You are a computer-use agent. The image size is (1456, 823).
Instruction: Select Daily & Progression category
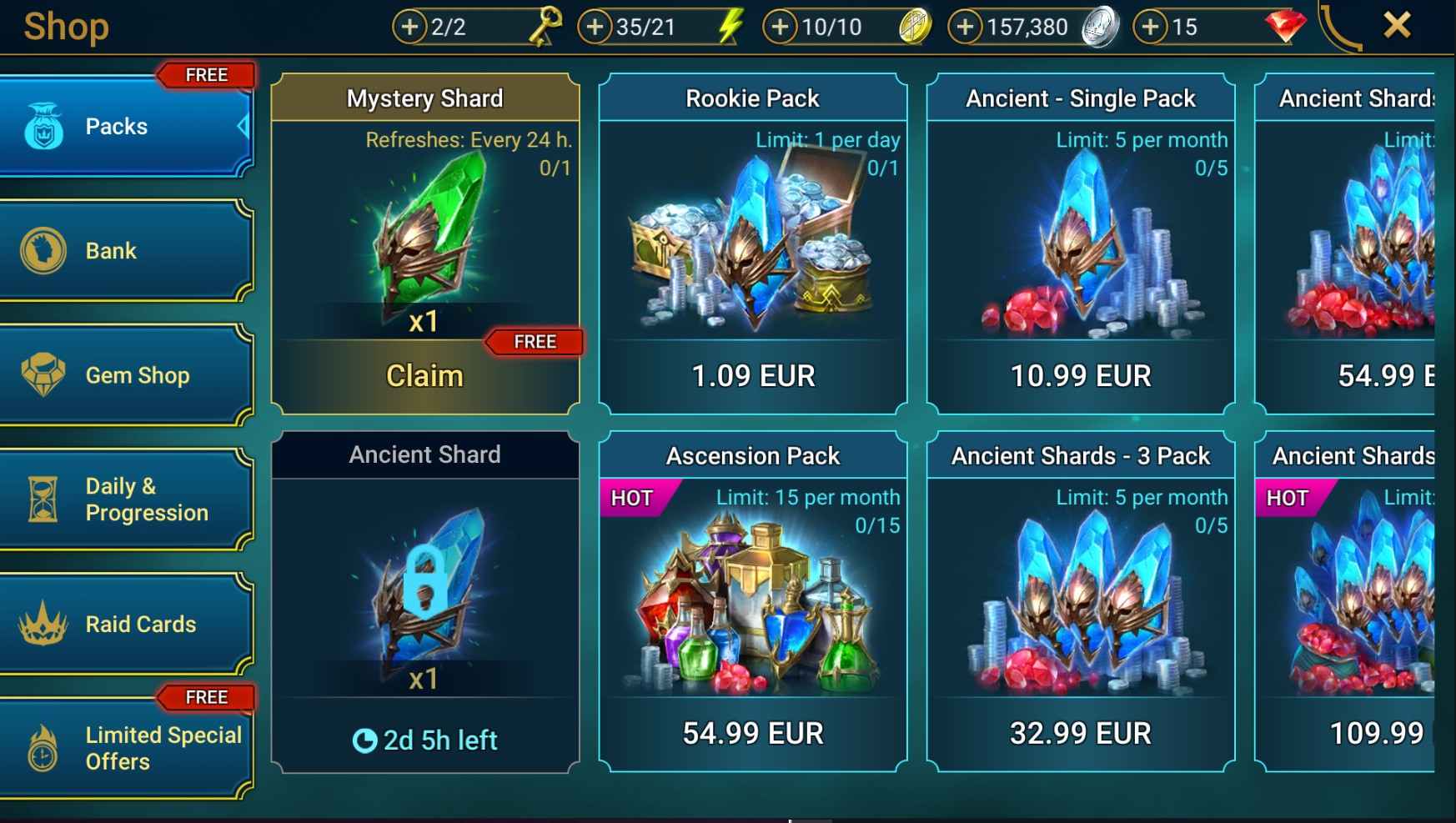[x=125, y=499]
